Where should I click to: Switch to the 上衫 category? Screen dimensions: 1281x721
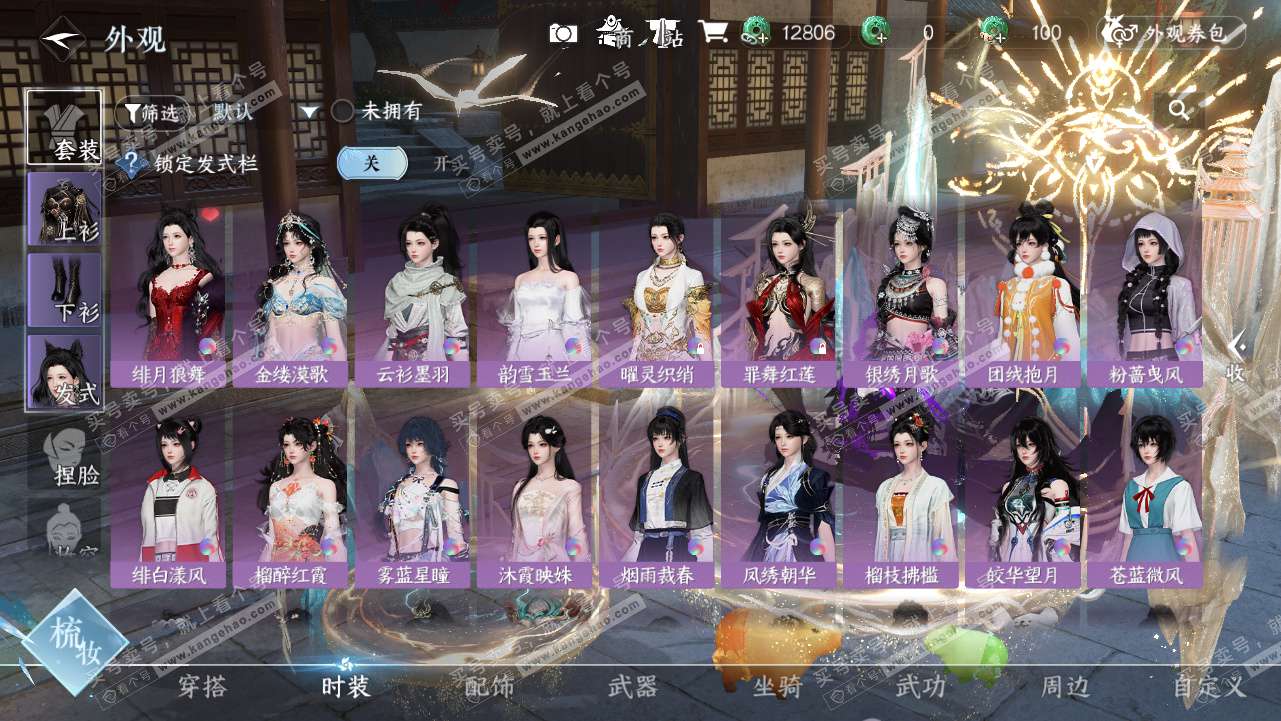tap(64, 209)
